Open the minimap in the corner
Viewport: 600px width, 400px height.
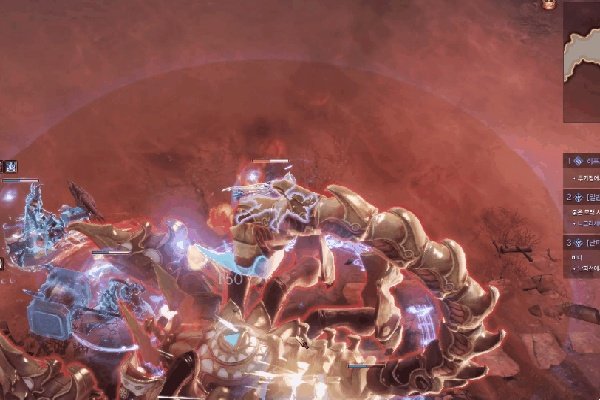582,60
